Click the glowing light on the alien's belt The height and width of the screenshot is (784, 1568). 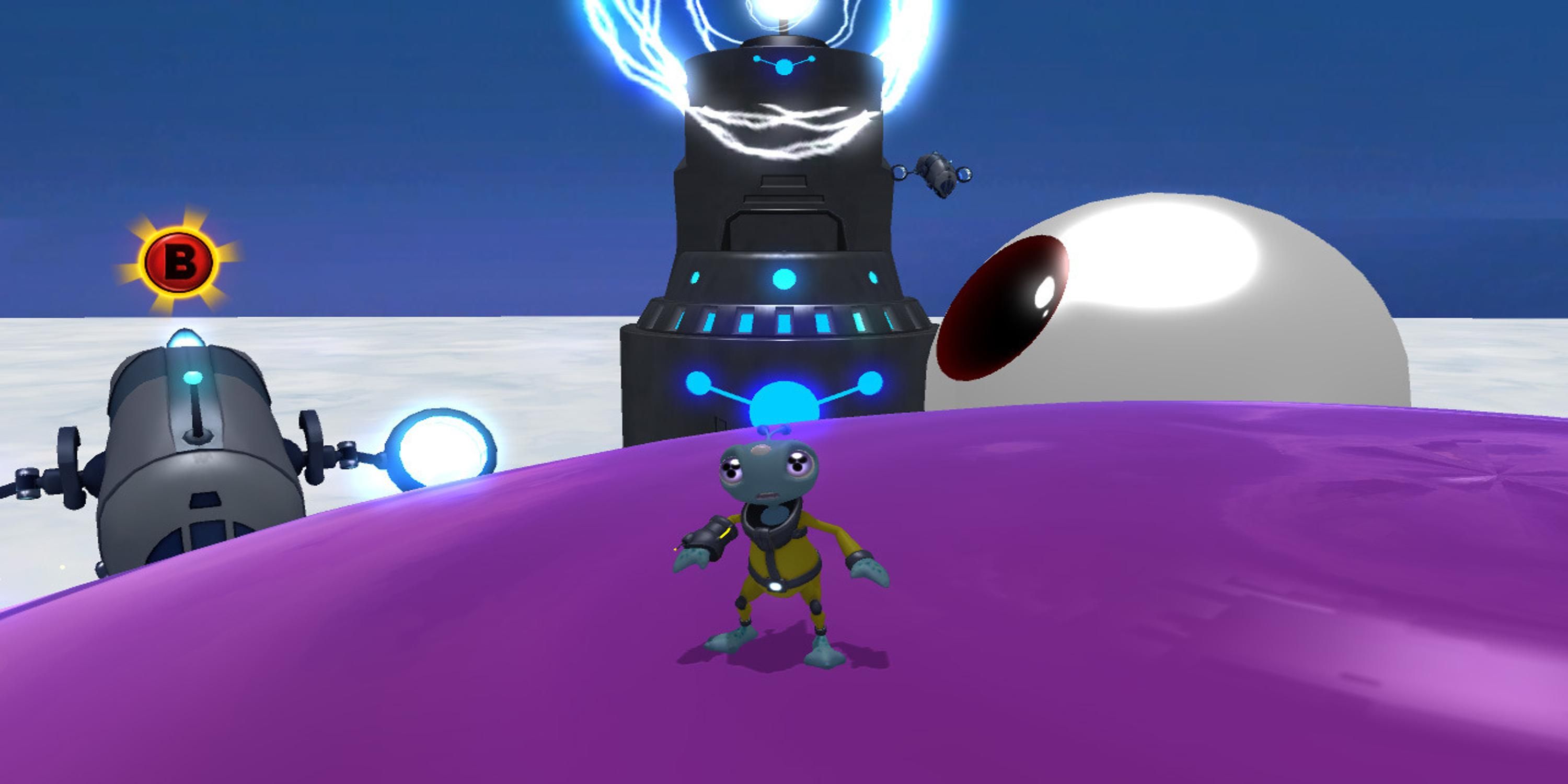click(x=776, y=586)
